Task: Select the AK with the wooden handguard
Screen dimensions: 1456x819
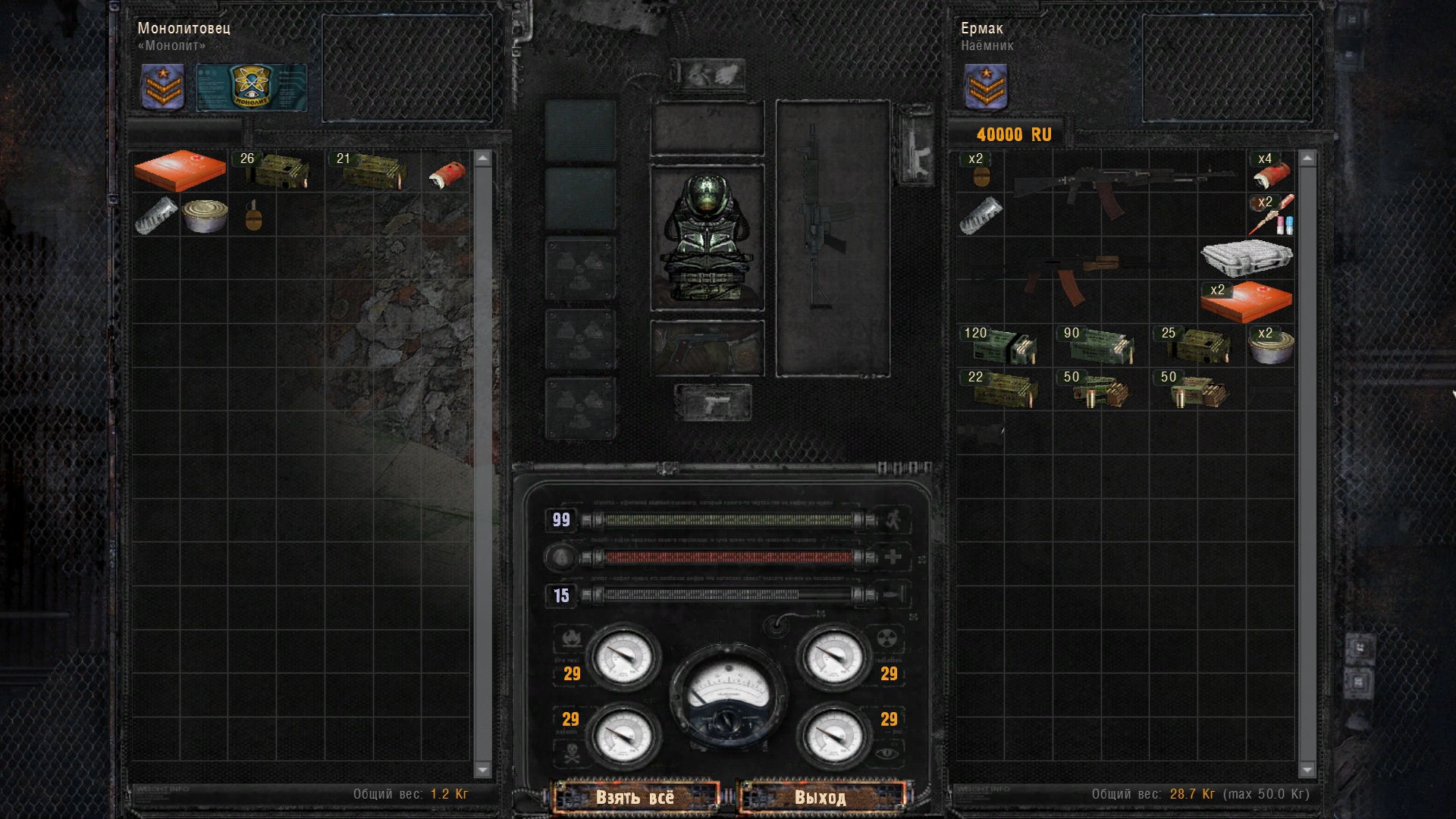Action: [1077, 275]
